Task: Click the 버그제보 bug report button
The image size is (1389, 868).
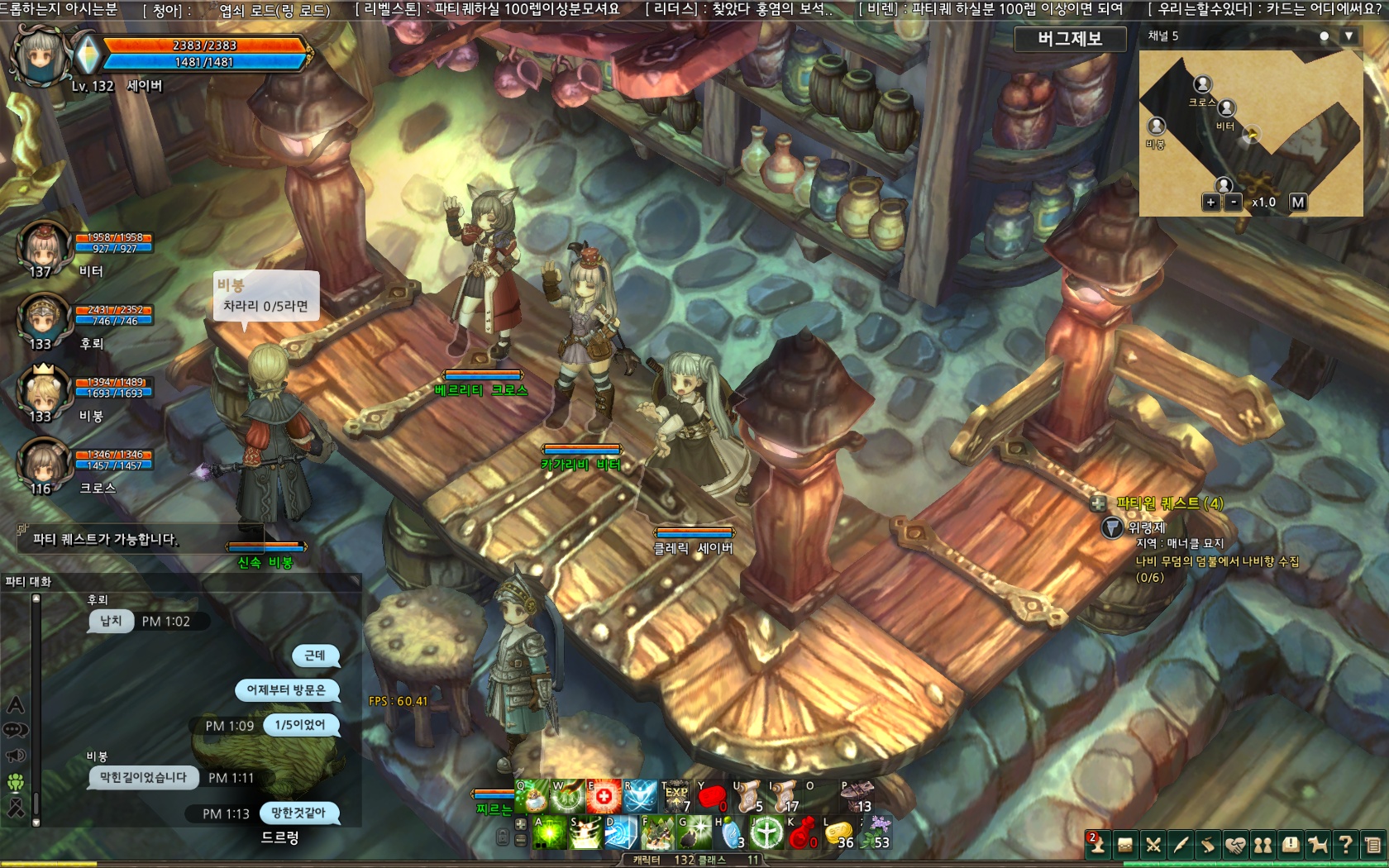Action: coord(1070,39)
